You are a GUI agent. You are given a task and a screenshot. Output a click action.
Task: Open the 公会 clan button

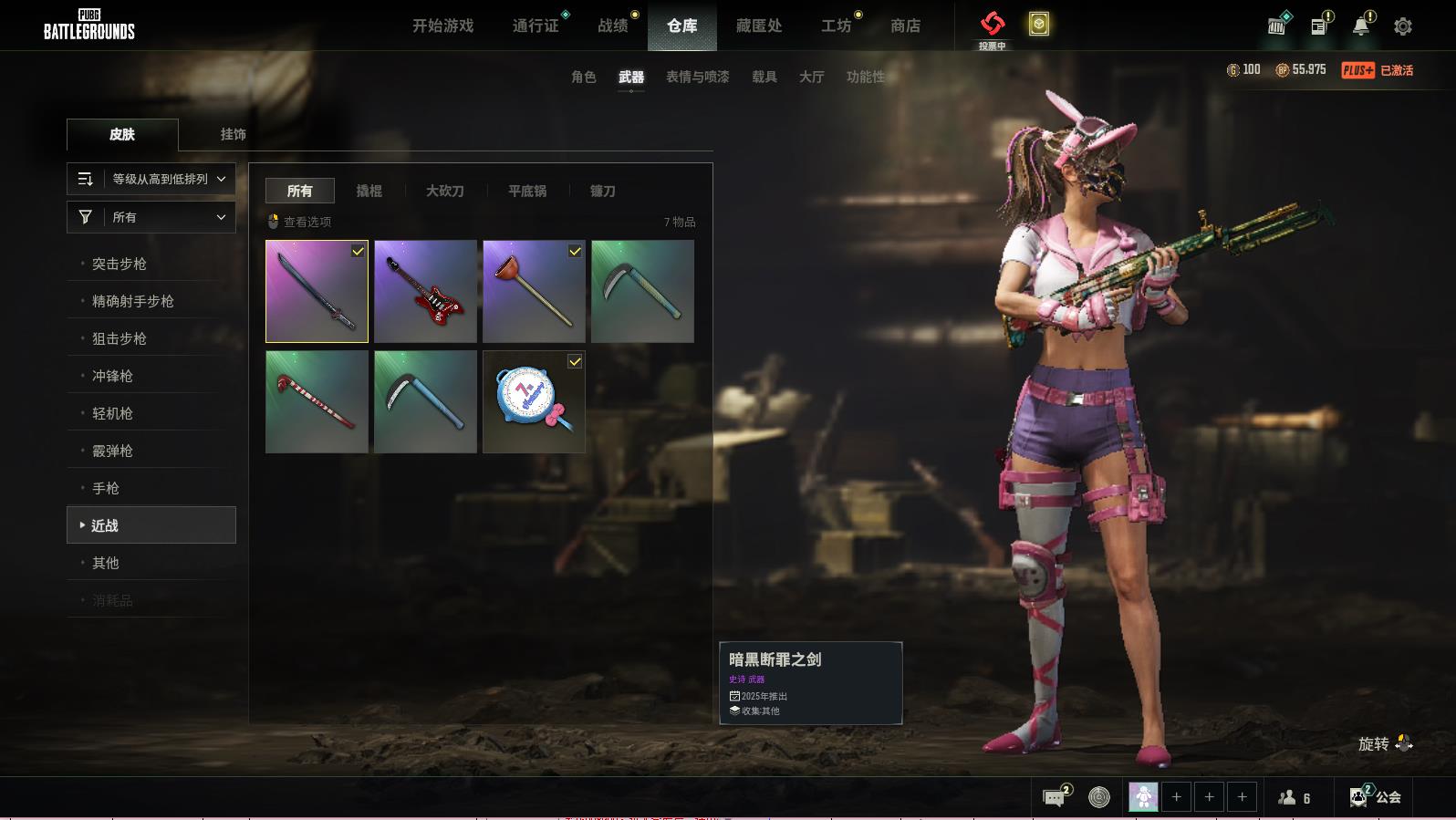tap(1377, 796)
